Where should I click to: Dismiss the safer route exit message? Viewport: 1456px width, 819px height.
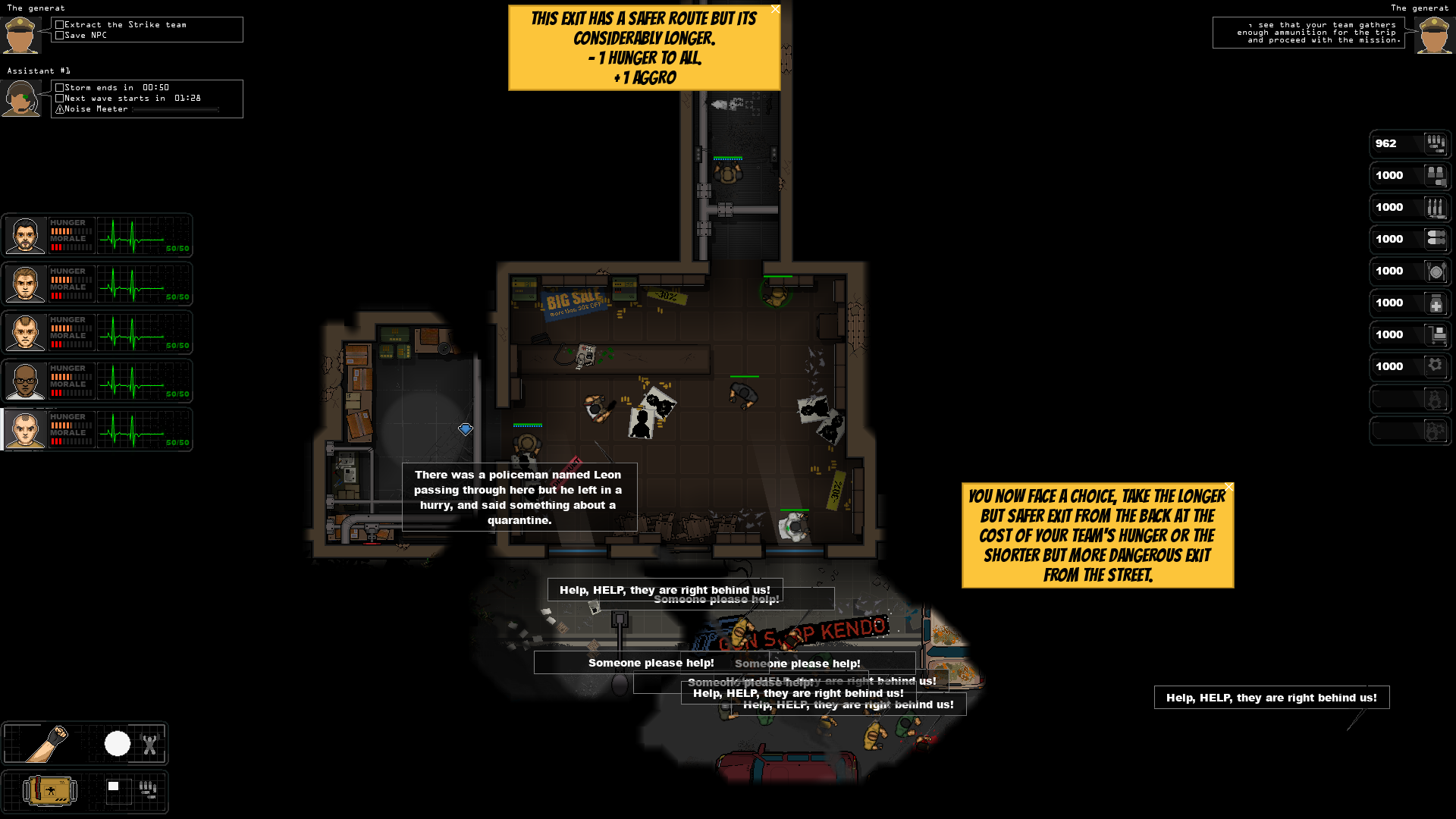(x=774, y=9)
